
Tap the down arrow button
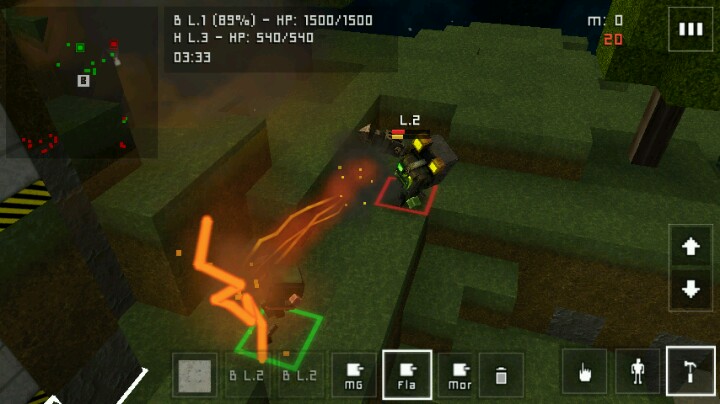coord(690,290)
